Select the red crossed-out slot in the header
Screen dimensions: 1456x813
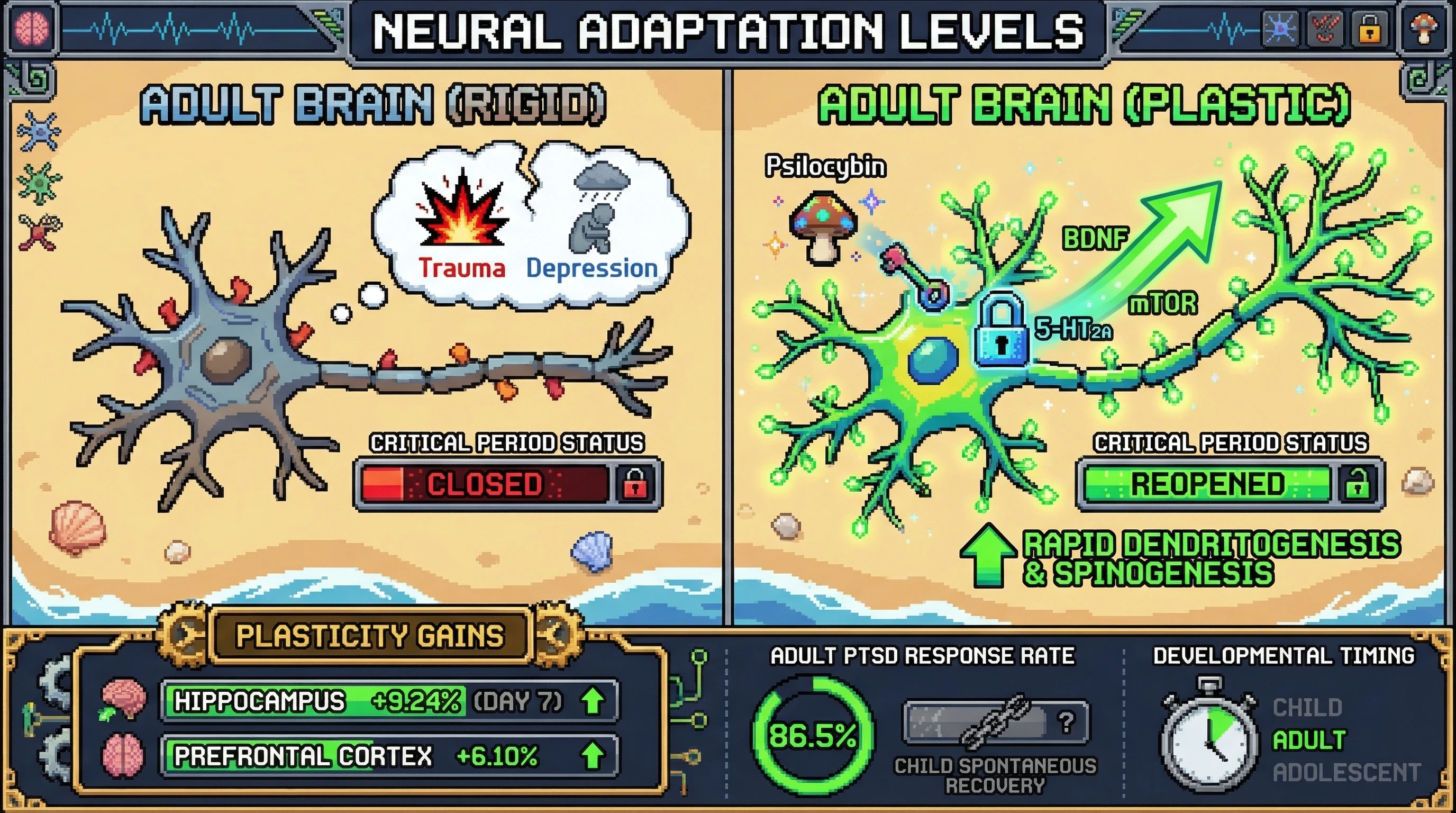coord(1324,28)
